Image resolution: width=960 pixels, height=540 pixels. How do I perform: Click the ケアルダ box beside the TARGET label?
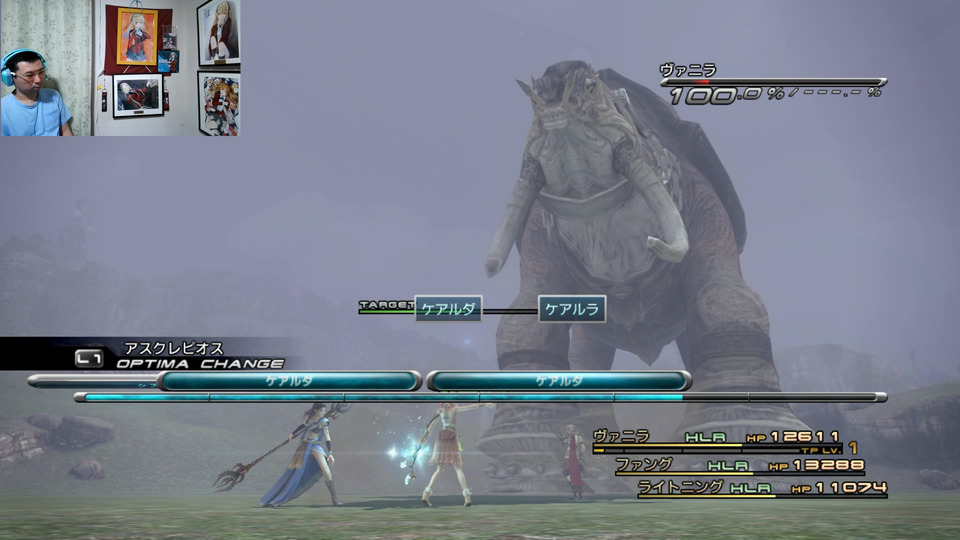coord(448,310)
